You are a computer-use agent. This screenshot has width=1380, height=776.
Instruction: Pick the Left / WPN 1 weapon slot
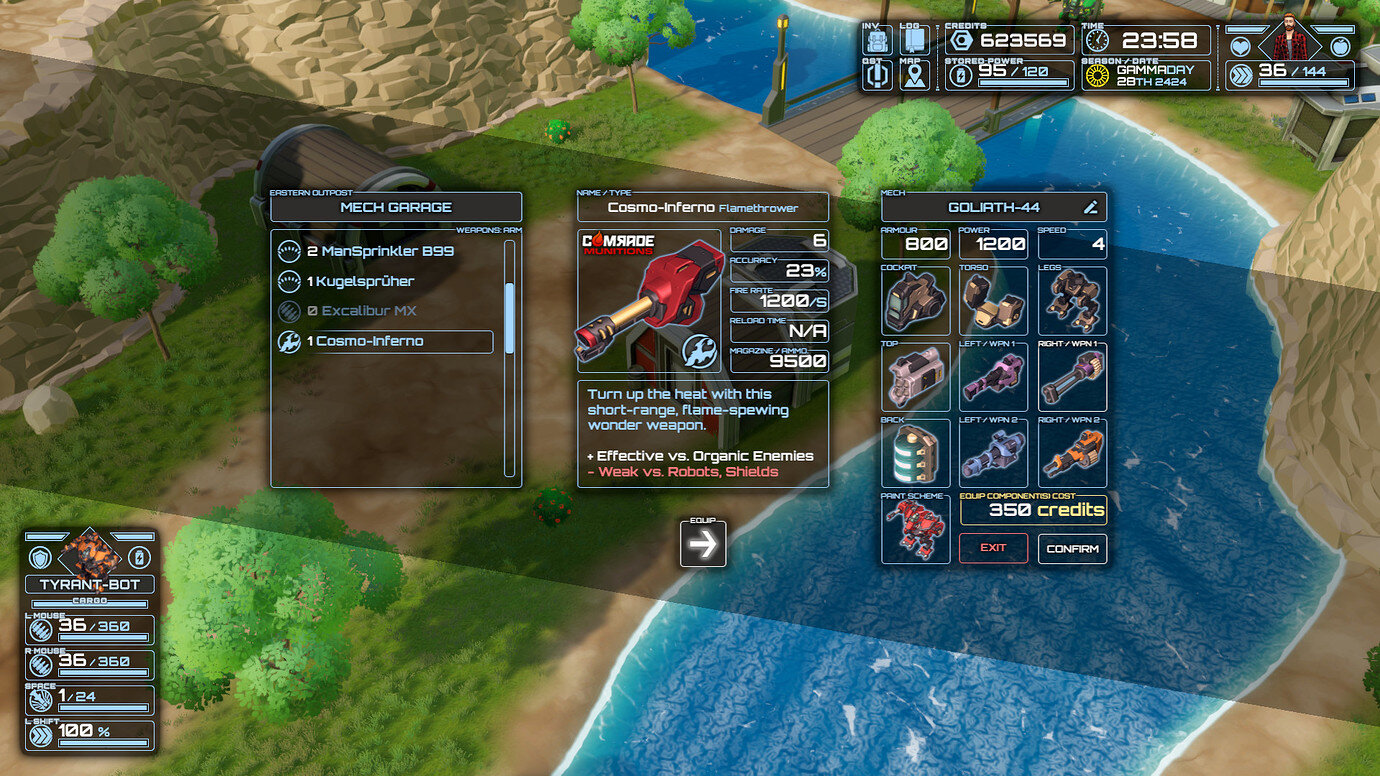pos(993,378)
